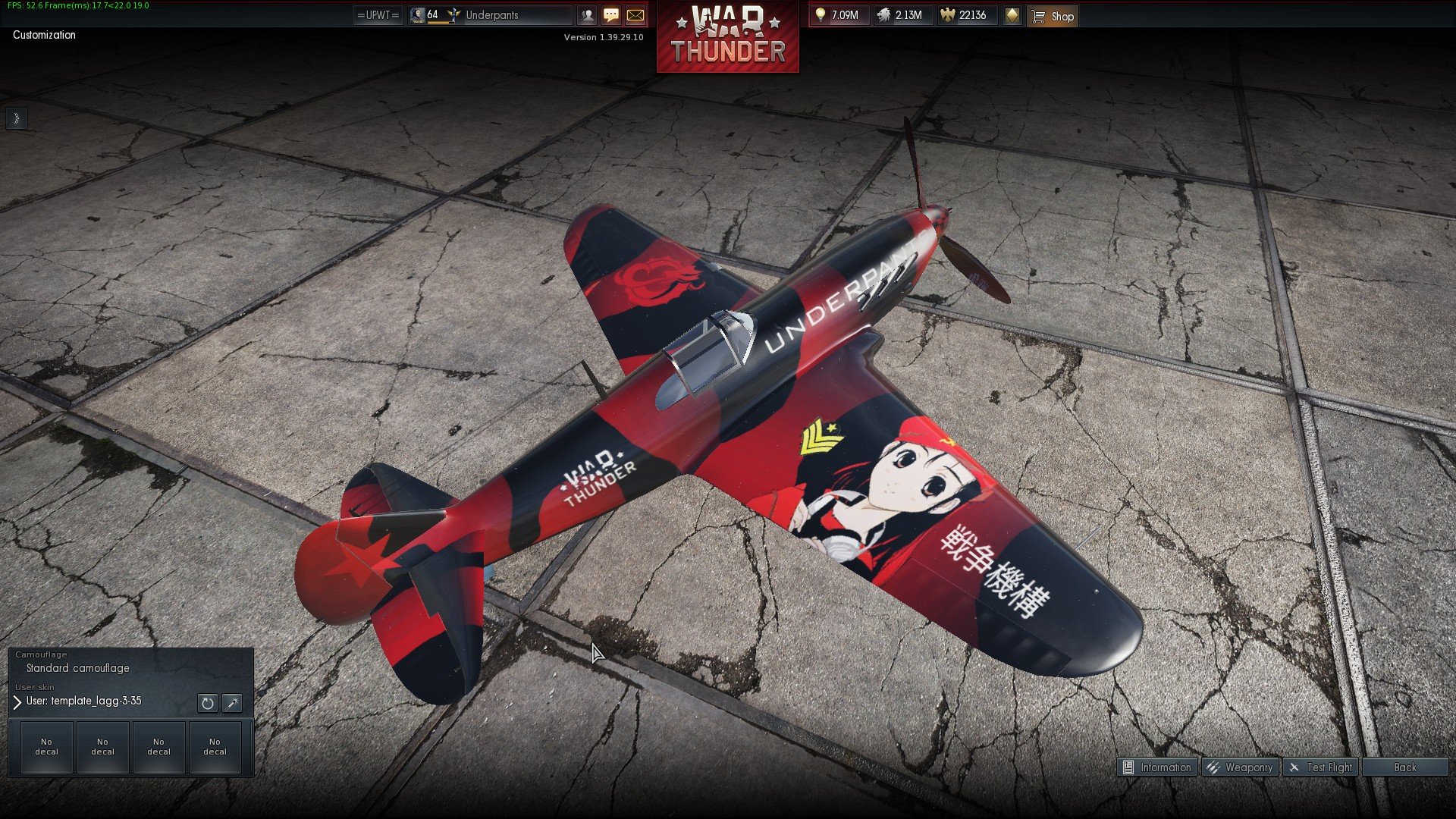The width and height of the screenshot is (1456, 819).
Task: Open the mail envelope icon
Action: (x=635, y=15)
